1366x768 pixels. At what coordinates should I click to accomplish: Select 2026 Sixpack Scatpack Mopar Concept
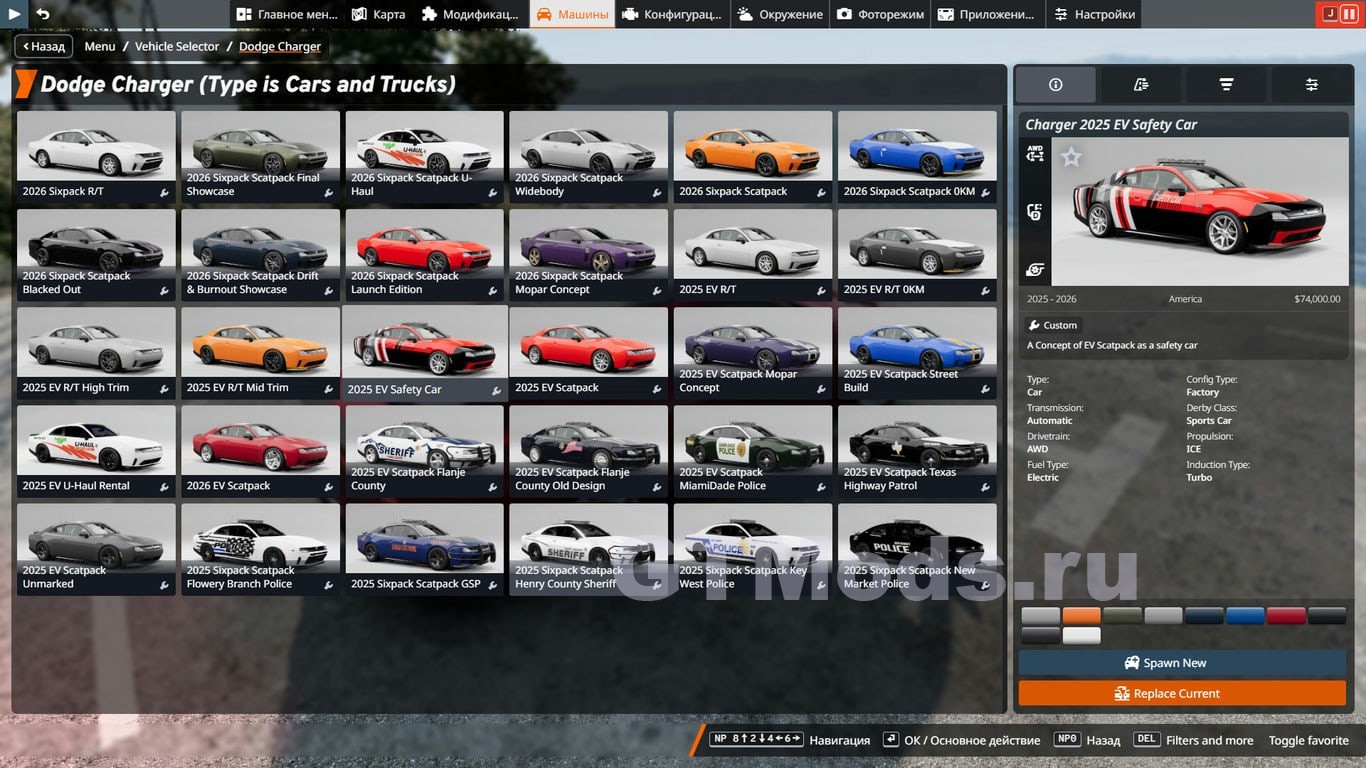point(588,254)
